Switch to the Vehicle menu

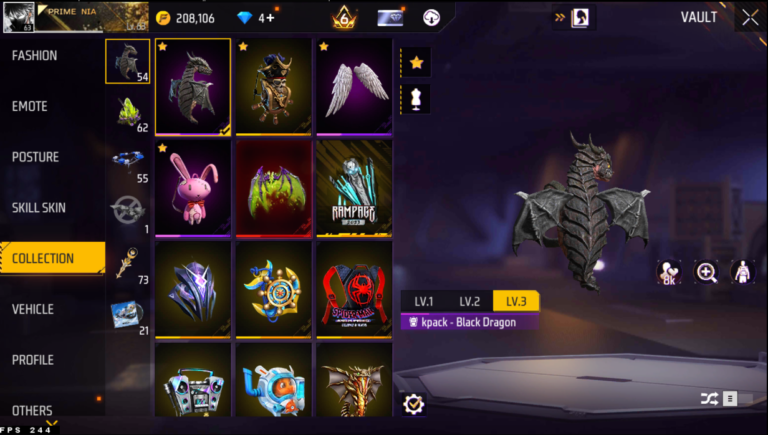click(x=33, y=309)
